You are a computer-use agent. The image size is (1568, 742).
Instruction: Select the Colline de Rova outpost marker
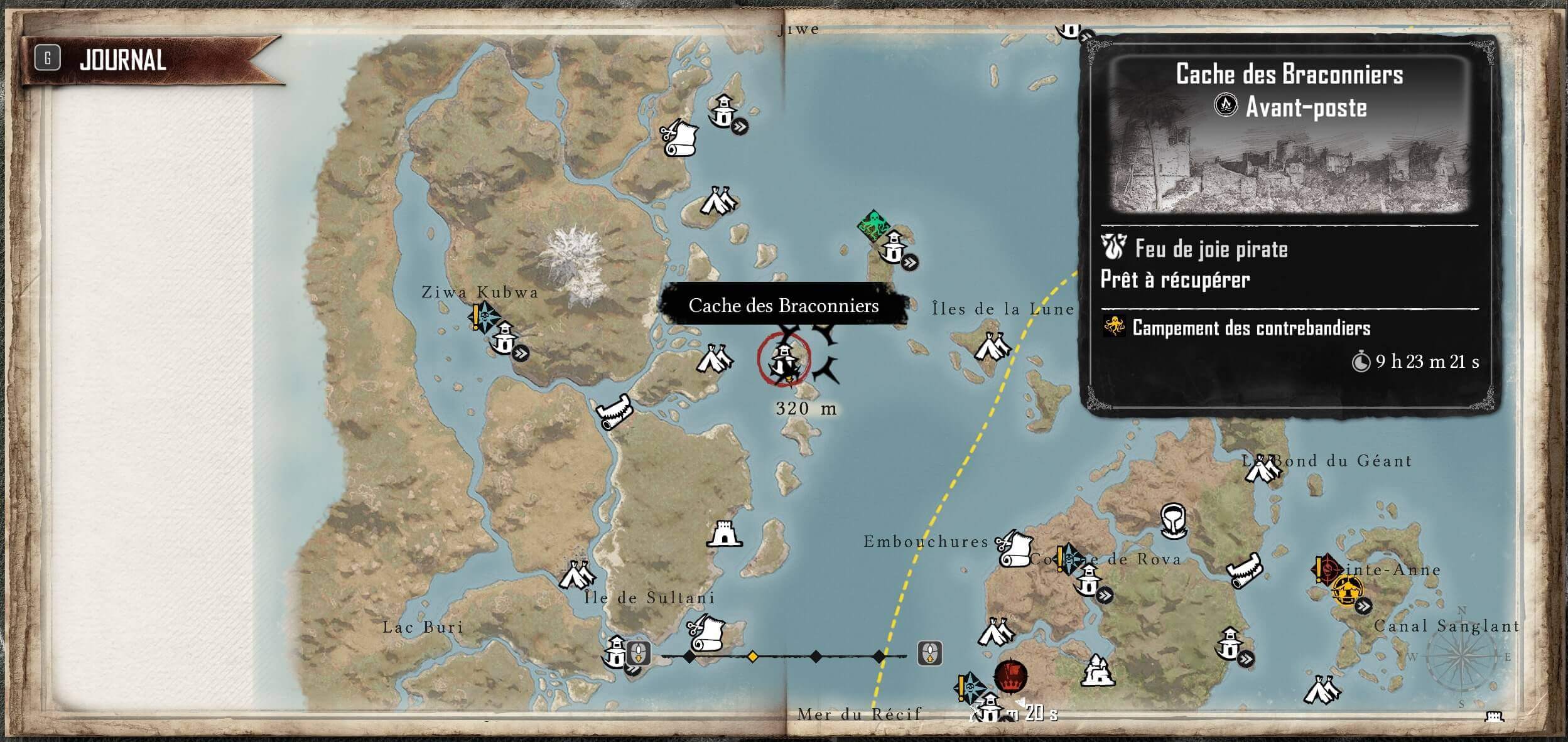[1088, 580]
